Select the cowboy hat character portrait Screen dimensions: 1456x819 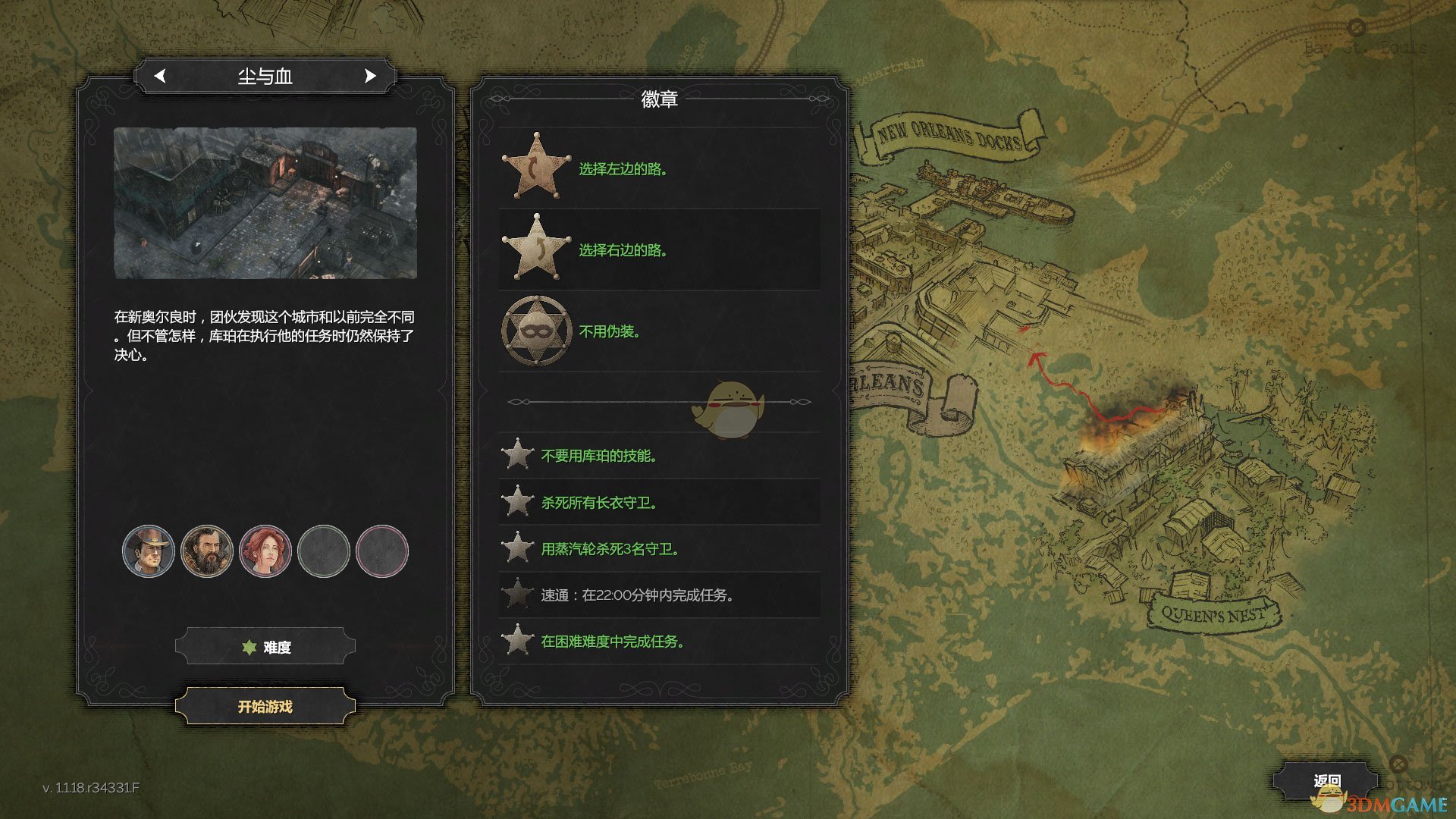pos(149,551)
